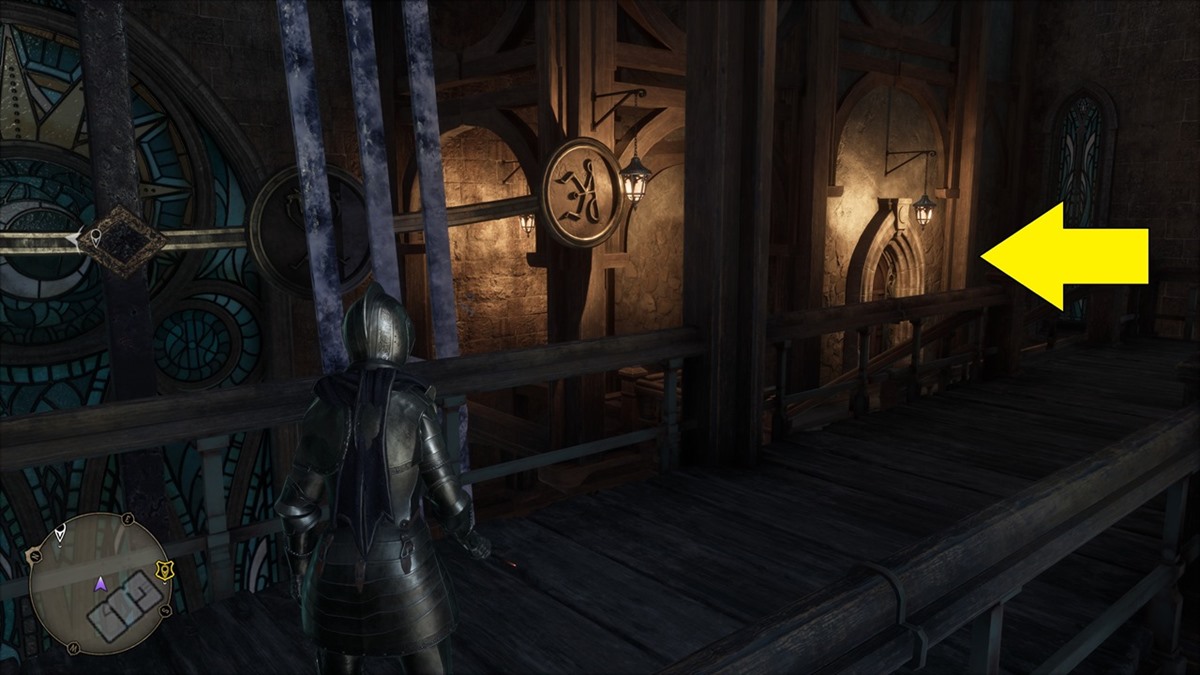The width and height of the screenshot is (1200, 675).
Task: Click the white waypoint marker on minimap
Action: point(60,534)
